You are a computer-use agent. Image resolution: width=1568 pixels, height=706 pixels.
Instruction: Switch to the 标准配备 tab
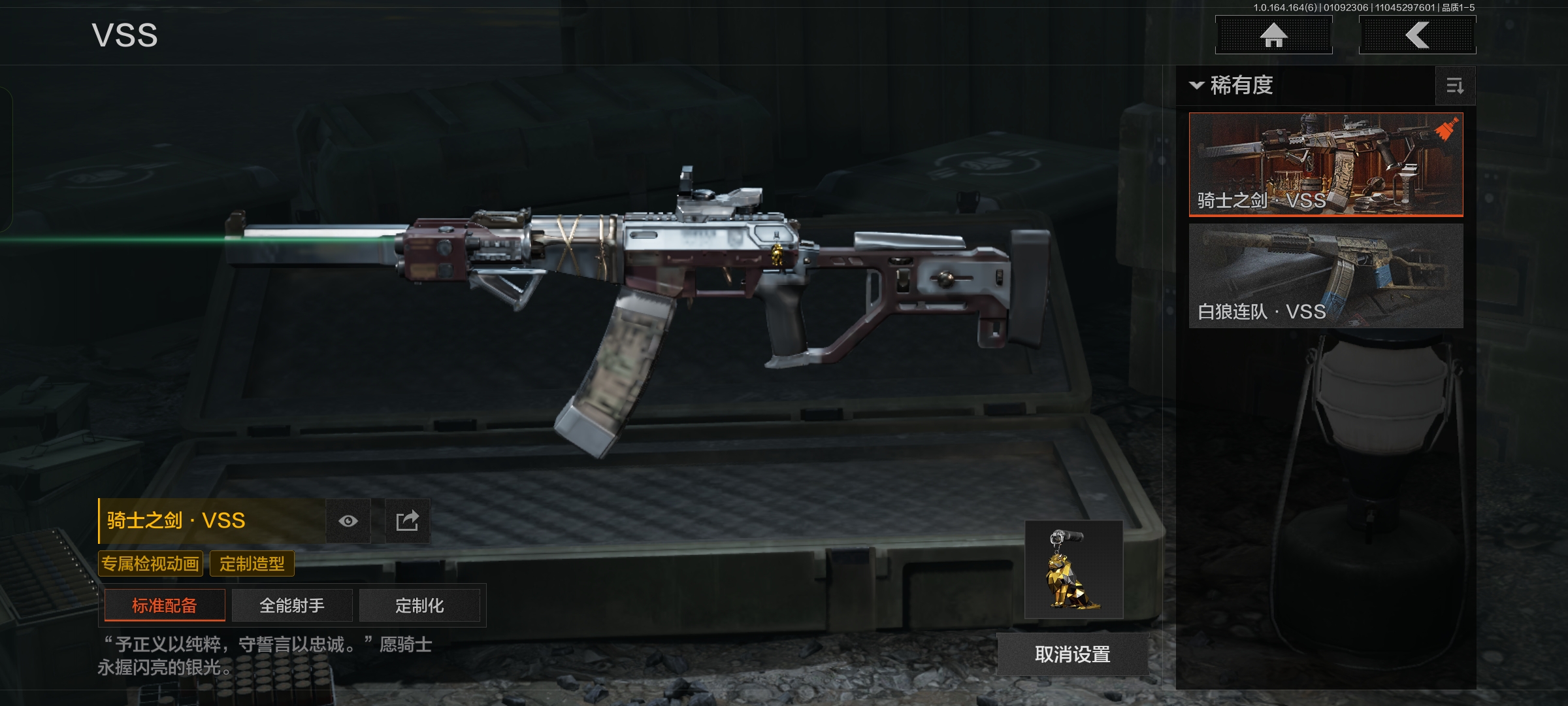click(x=165, y=605)
